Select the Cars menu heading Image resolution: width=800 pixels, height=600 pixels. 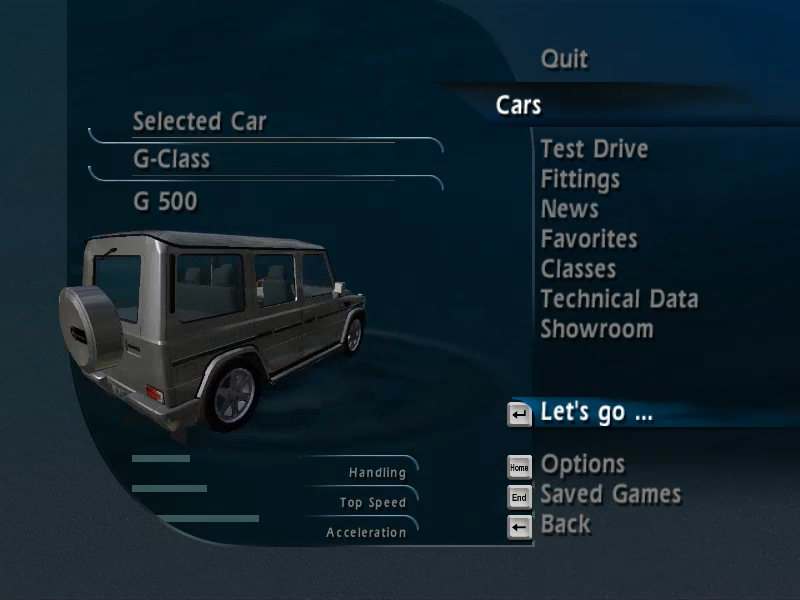pos(518,105)
